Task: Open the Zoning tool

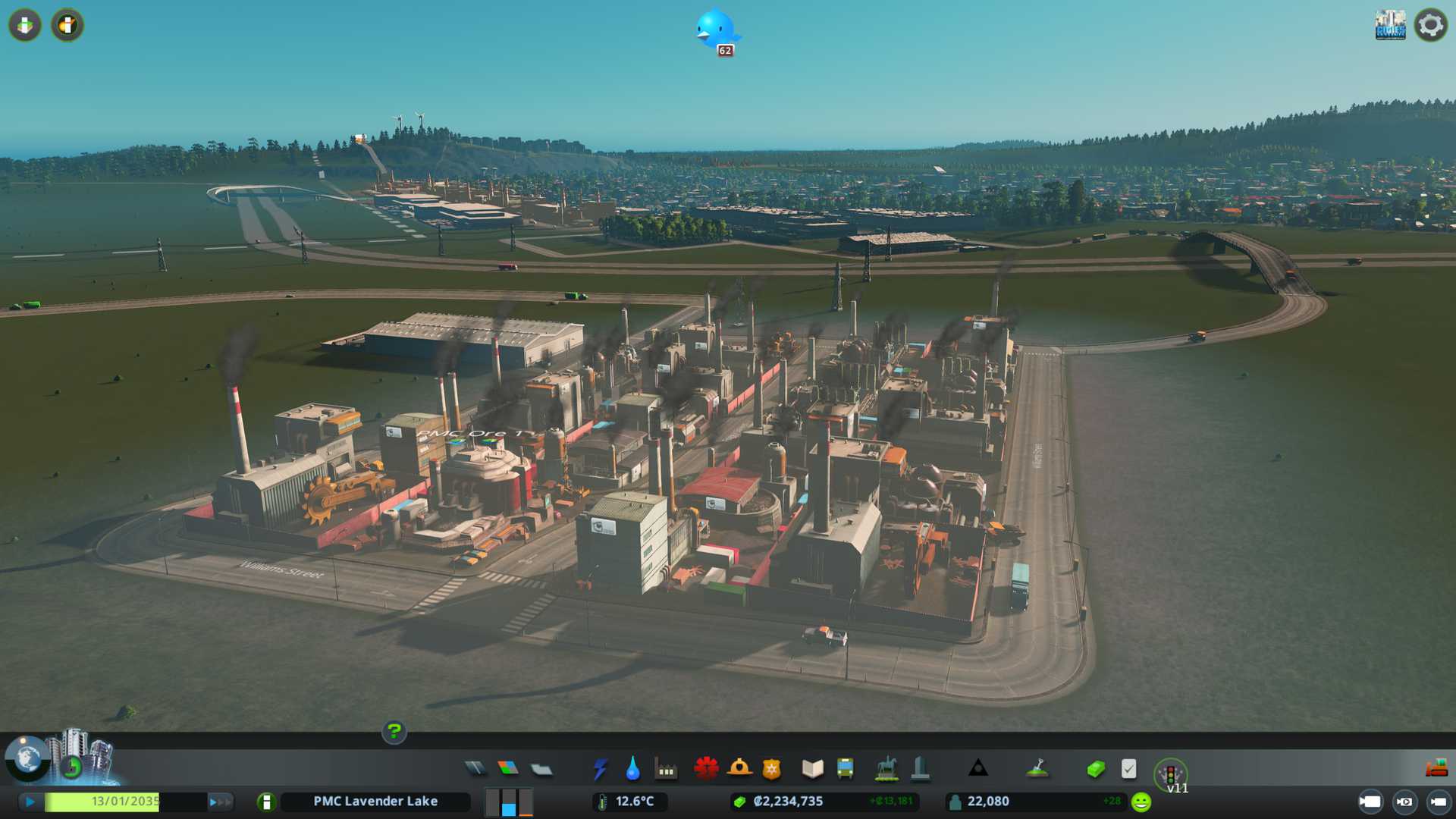Action: tap(508, 769)
